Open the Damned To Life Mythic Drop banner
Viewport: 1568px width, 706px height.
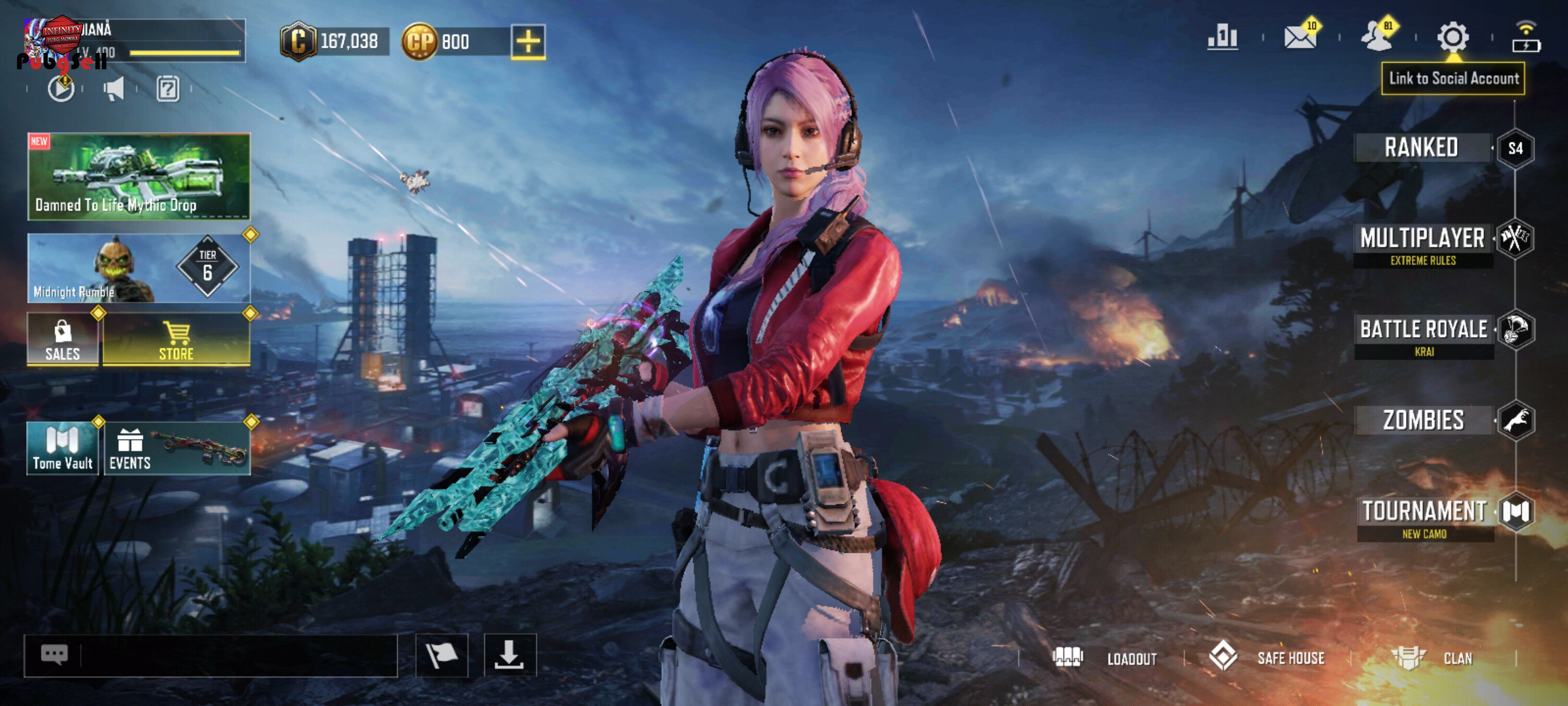pyautogui.click(x=139, y=176)
